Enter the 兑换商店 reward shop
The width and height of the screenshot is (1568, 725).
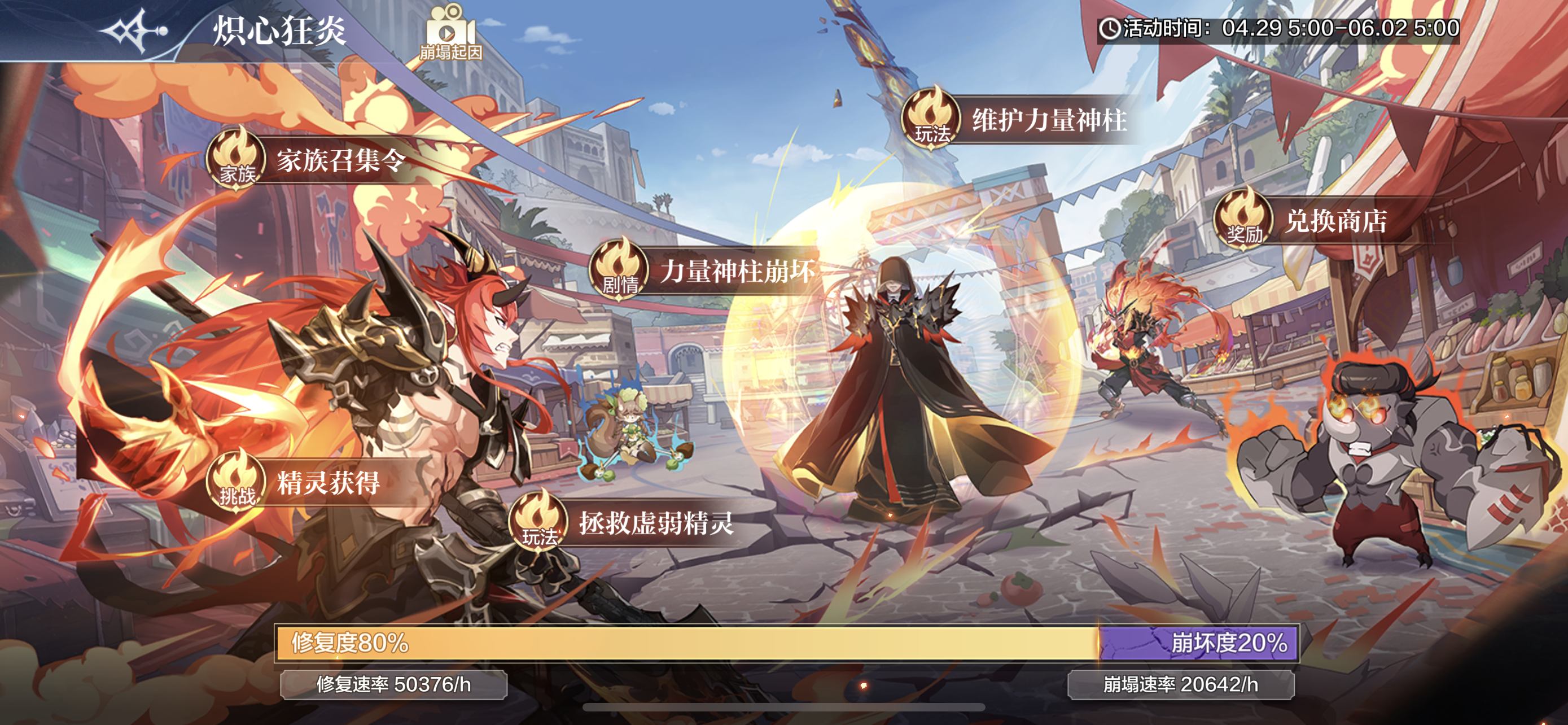pyautogui.click(x=1303, y=220)
